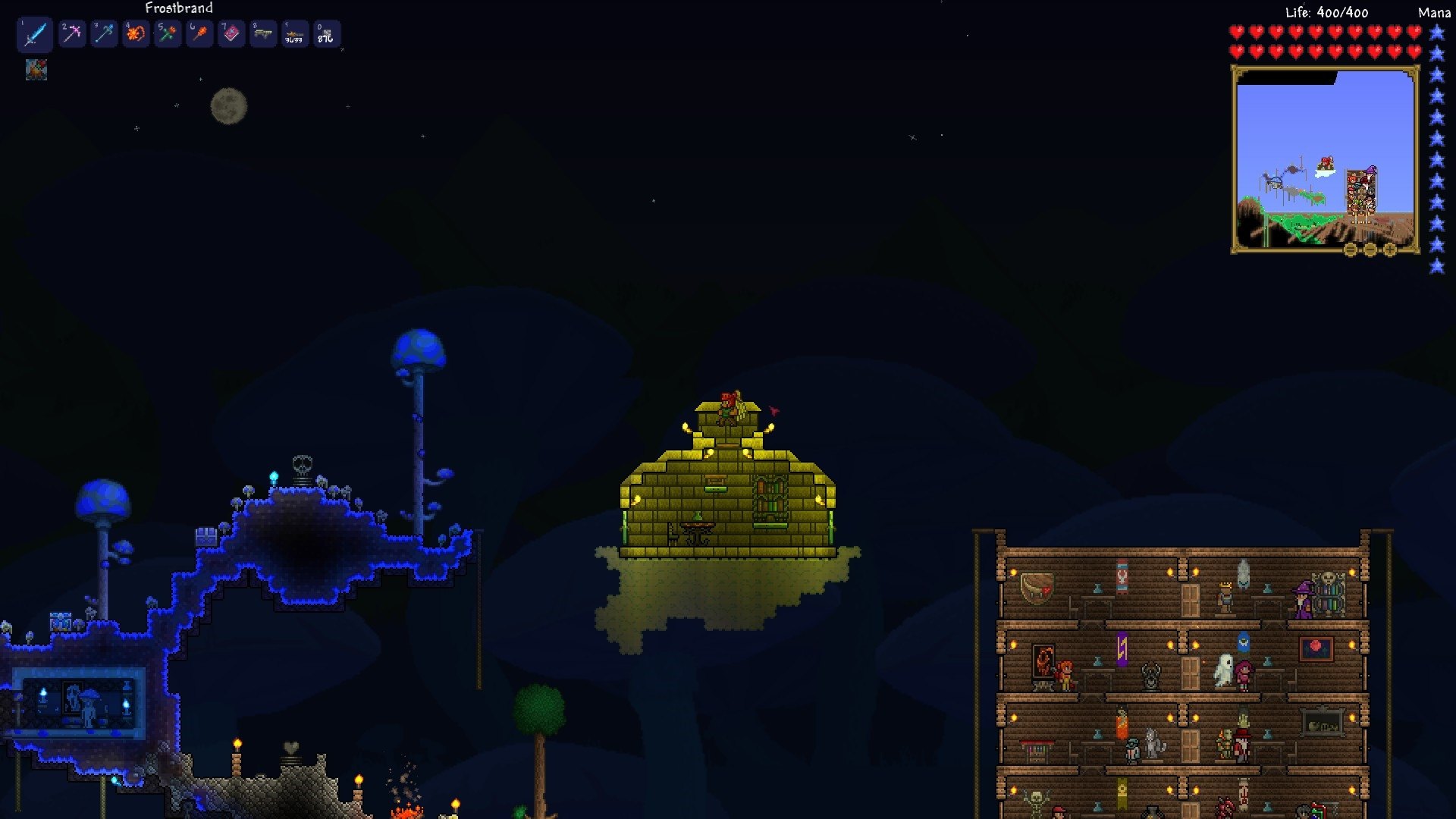Equip the gun in hotbar slot 8
Screen dimensions: 1456x819
tap(263, 33)
